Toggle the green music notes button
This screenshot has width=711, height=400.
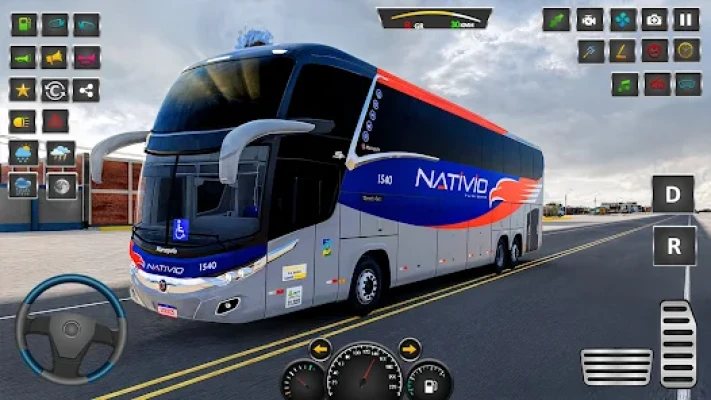(x=624, y=84)
